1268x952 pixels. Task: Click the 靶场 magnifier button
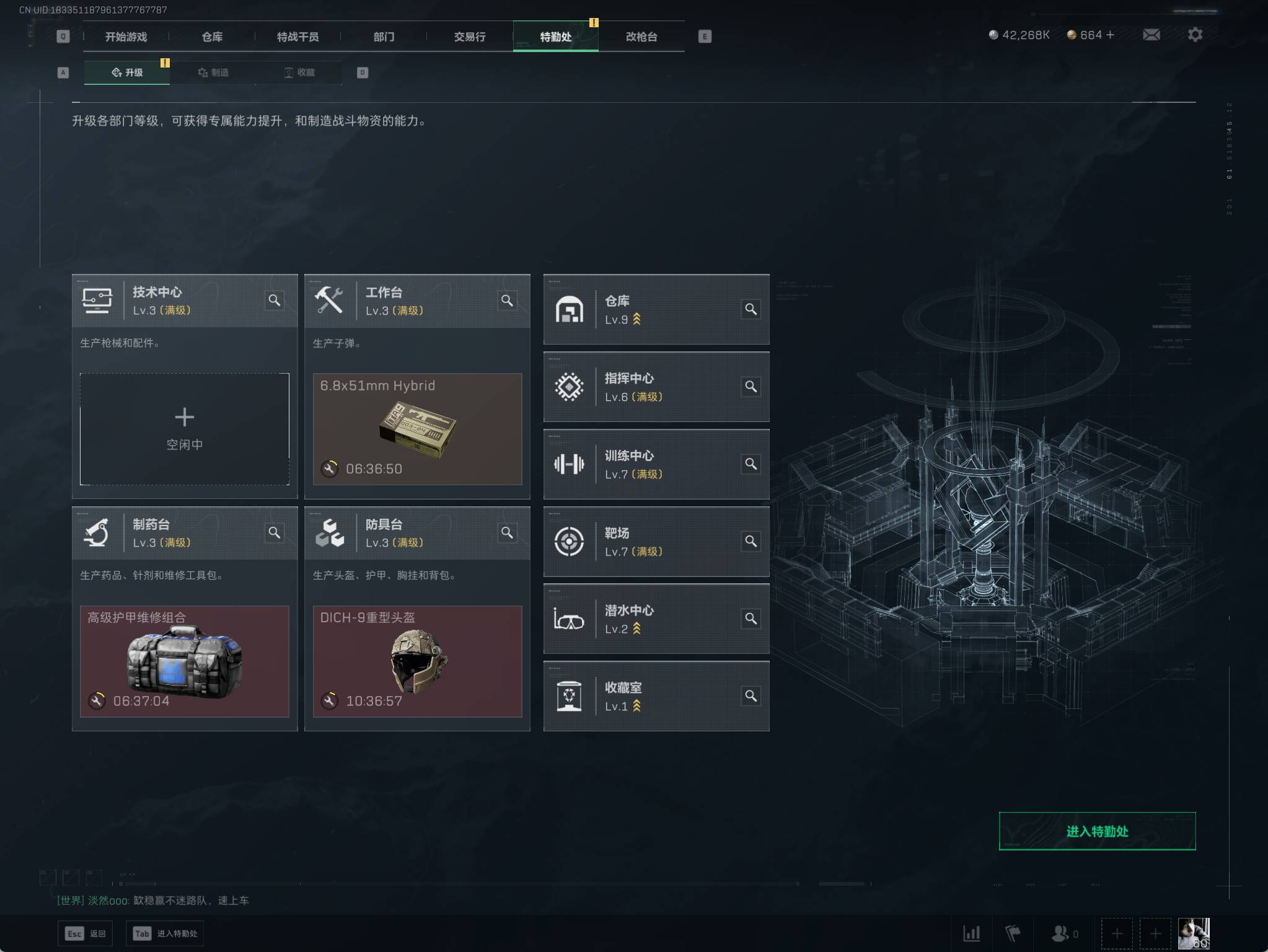pos(751,541)
